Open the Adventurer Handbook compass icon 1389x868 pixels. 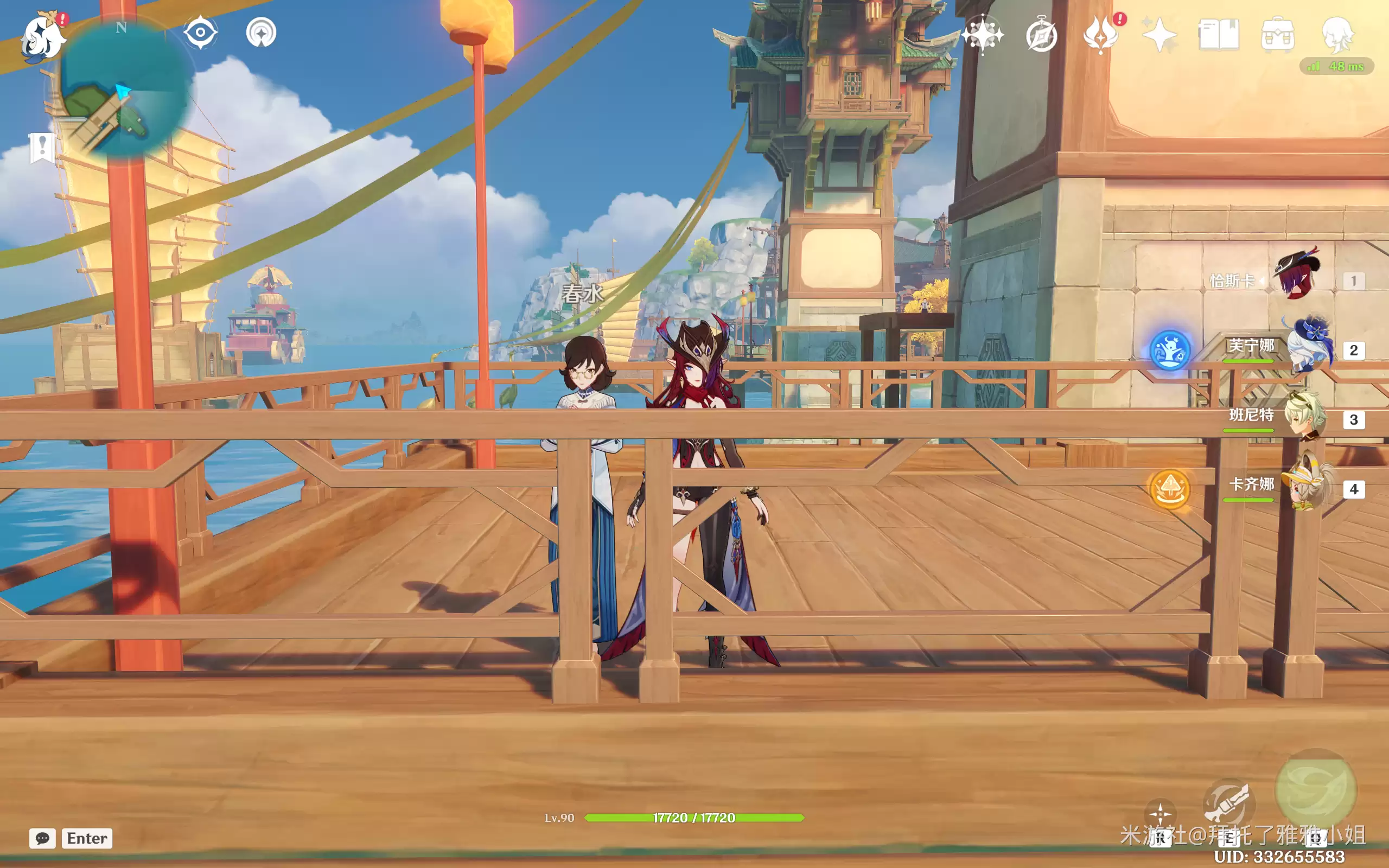coord(1041,36)
